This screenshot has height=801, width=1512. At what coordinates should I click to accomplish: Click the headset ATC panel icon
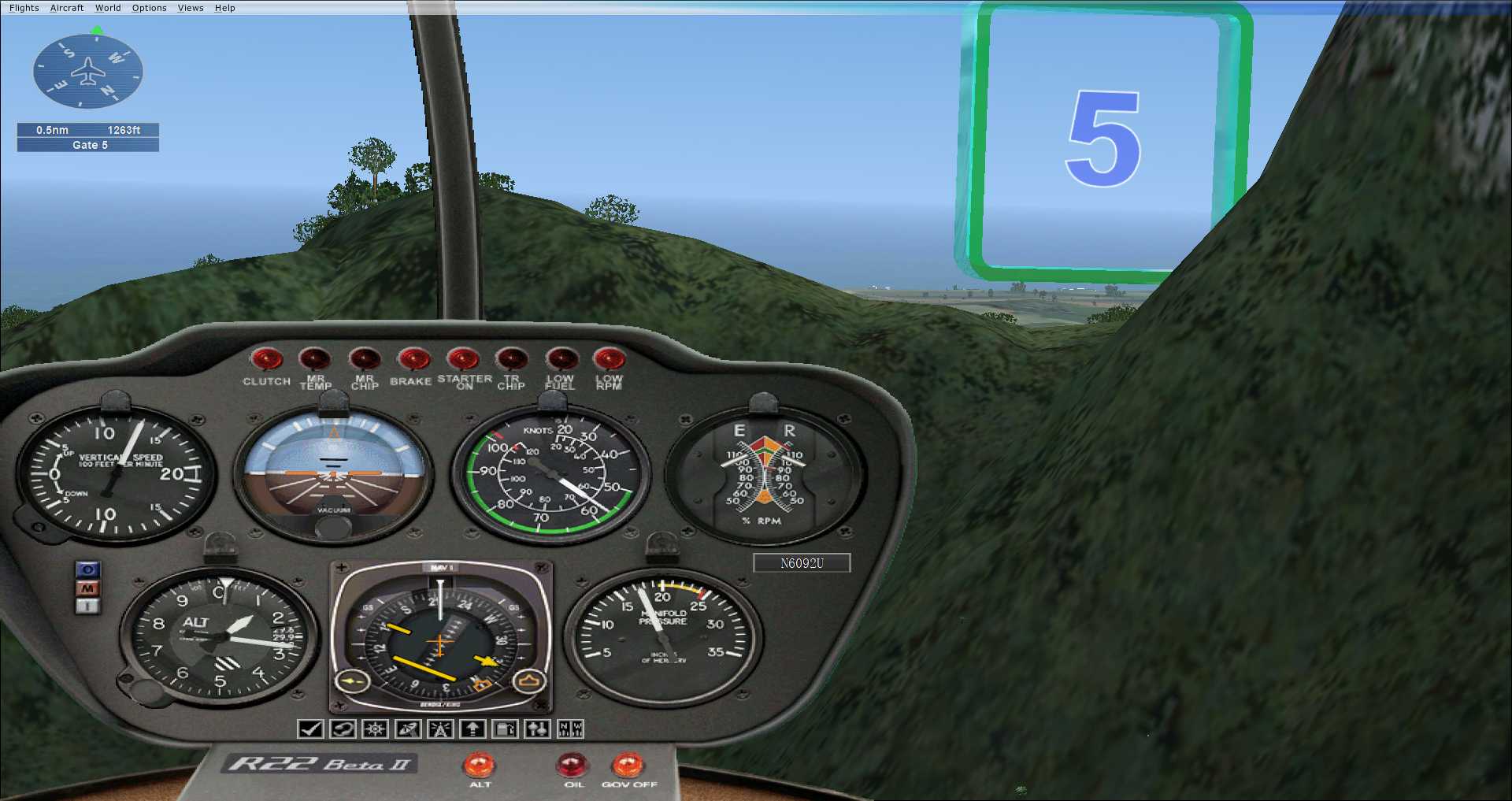(x=343, y=729)
